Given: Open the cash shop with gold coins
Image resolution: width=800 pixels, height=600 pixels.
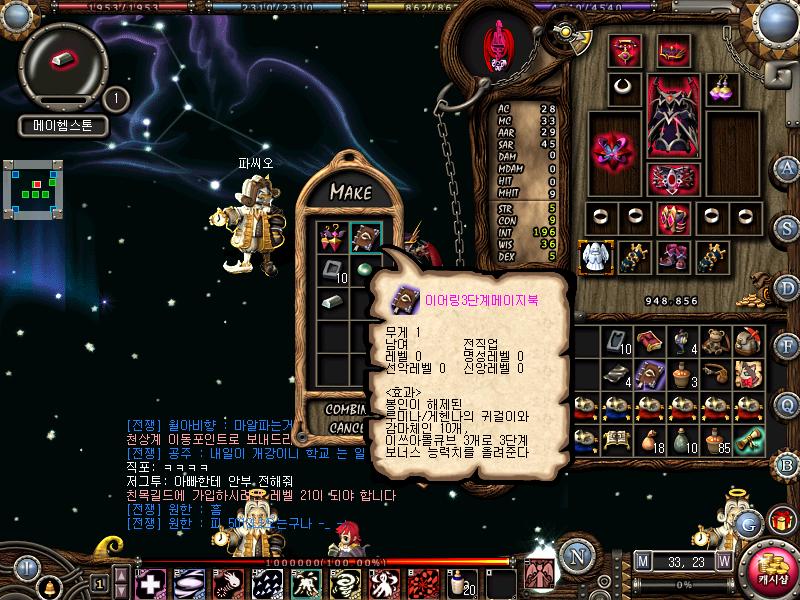Looking at the screenshot, I should 768,565.
